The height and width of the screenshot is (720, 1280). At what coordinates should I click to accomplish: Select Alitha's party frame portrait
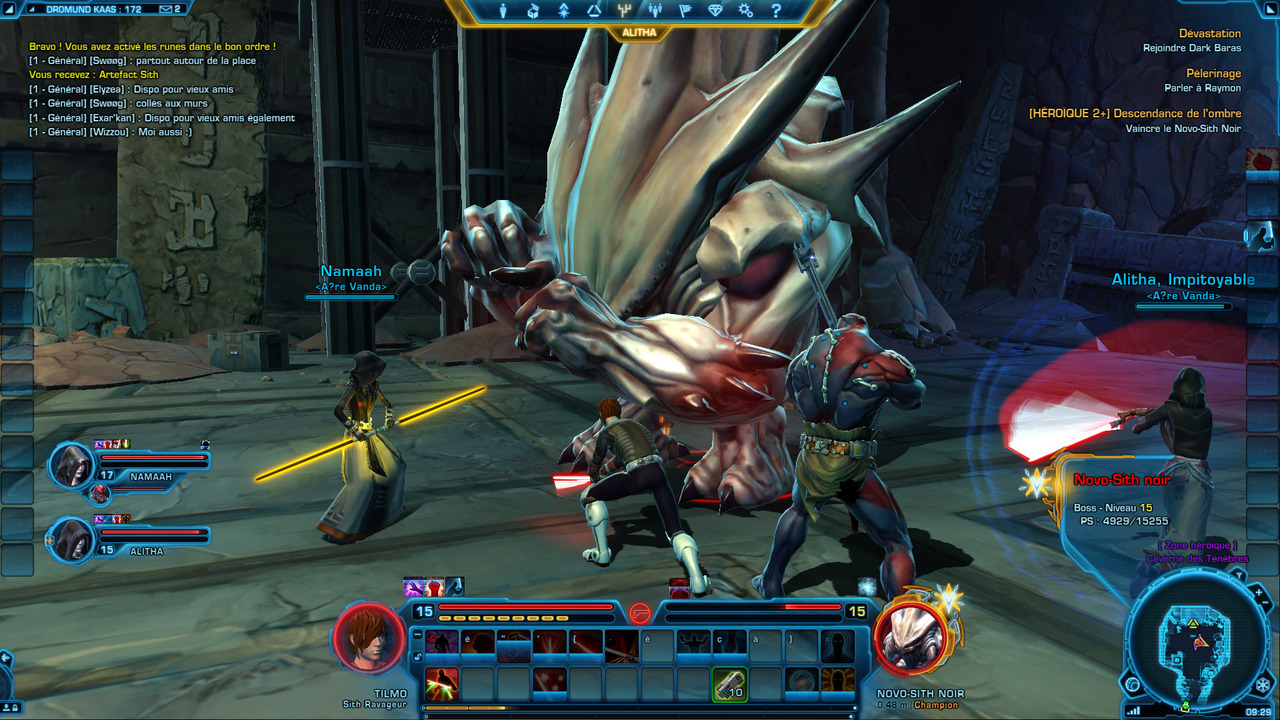(x=73, y=539)
